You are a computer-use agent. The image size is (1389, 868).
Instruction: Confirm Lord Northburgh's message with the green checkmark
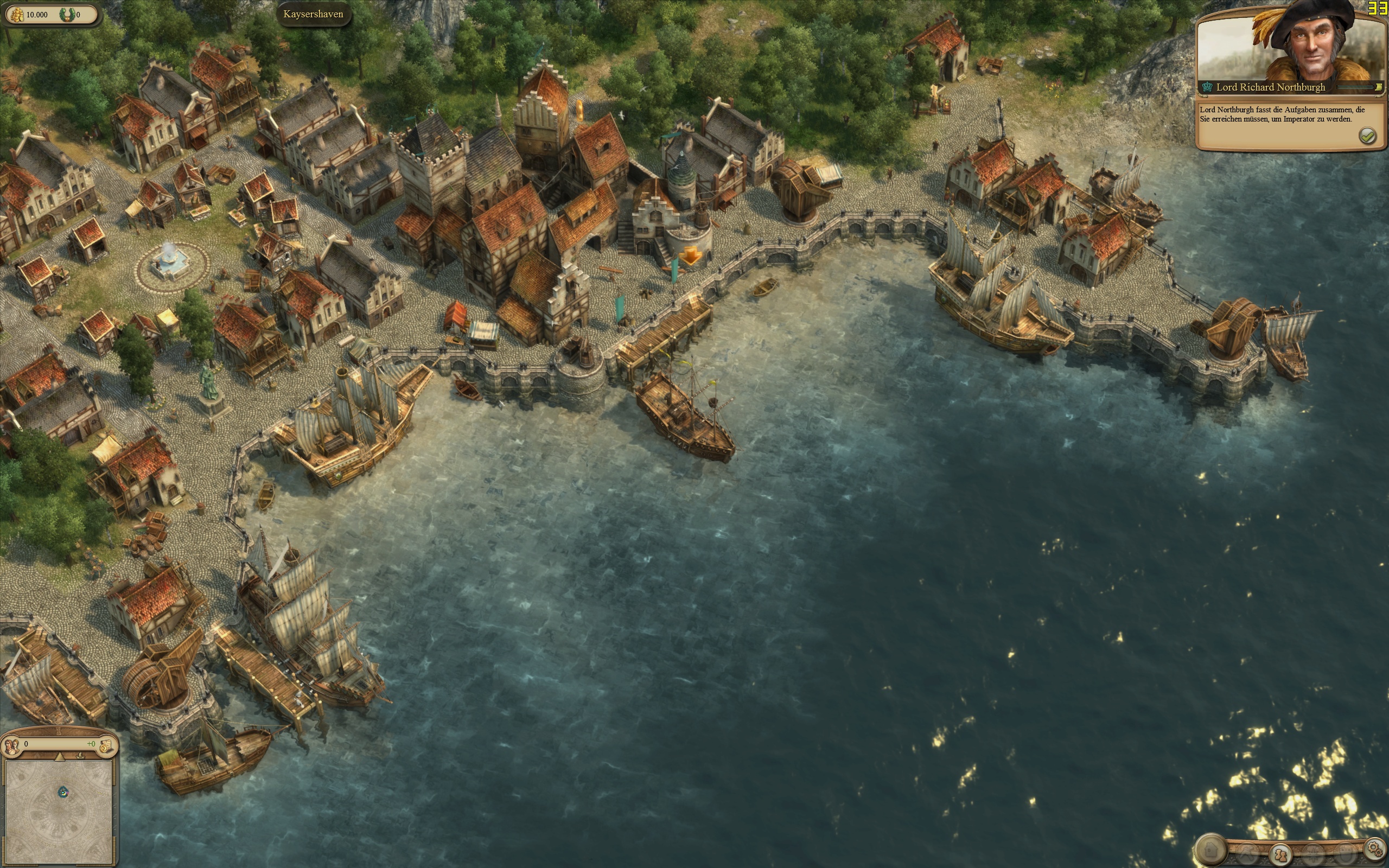pyautogui.click(x=1368, y=136)
